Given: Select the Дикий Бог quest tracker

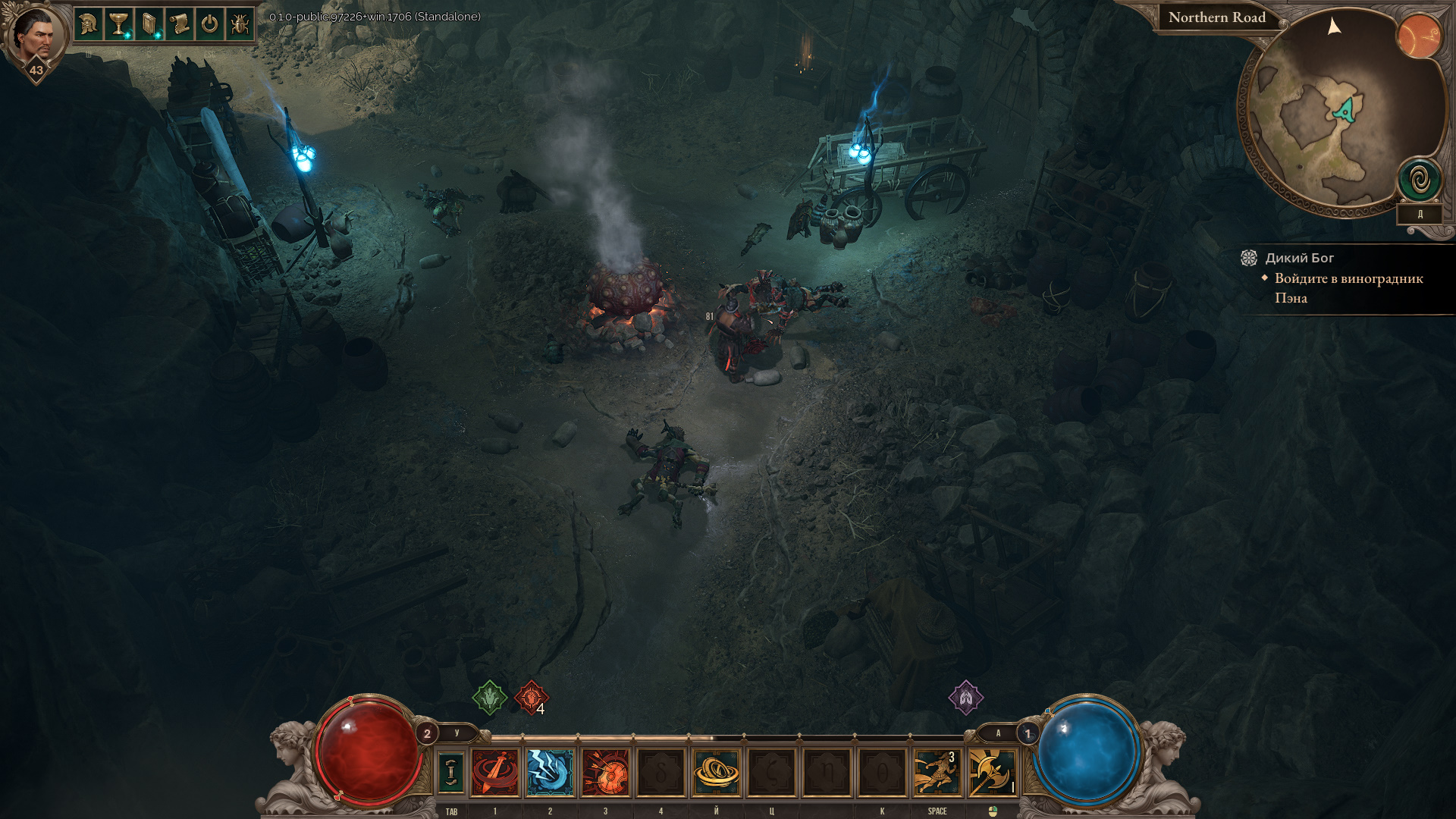Looking at the screenshot, I should click(x=1299, y=258).
